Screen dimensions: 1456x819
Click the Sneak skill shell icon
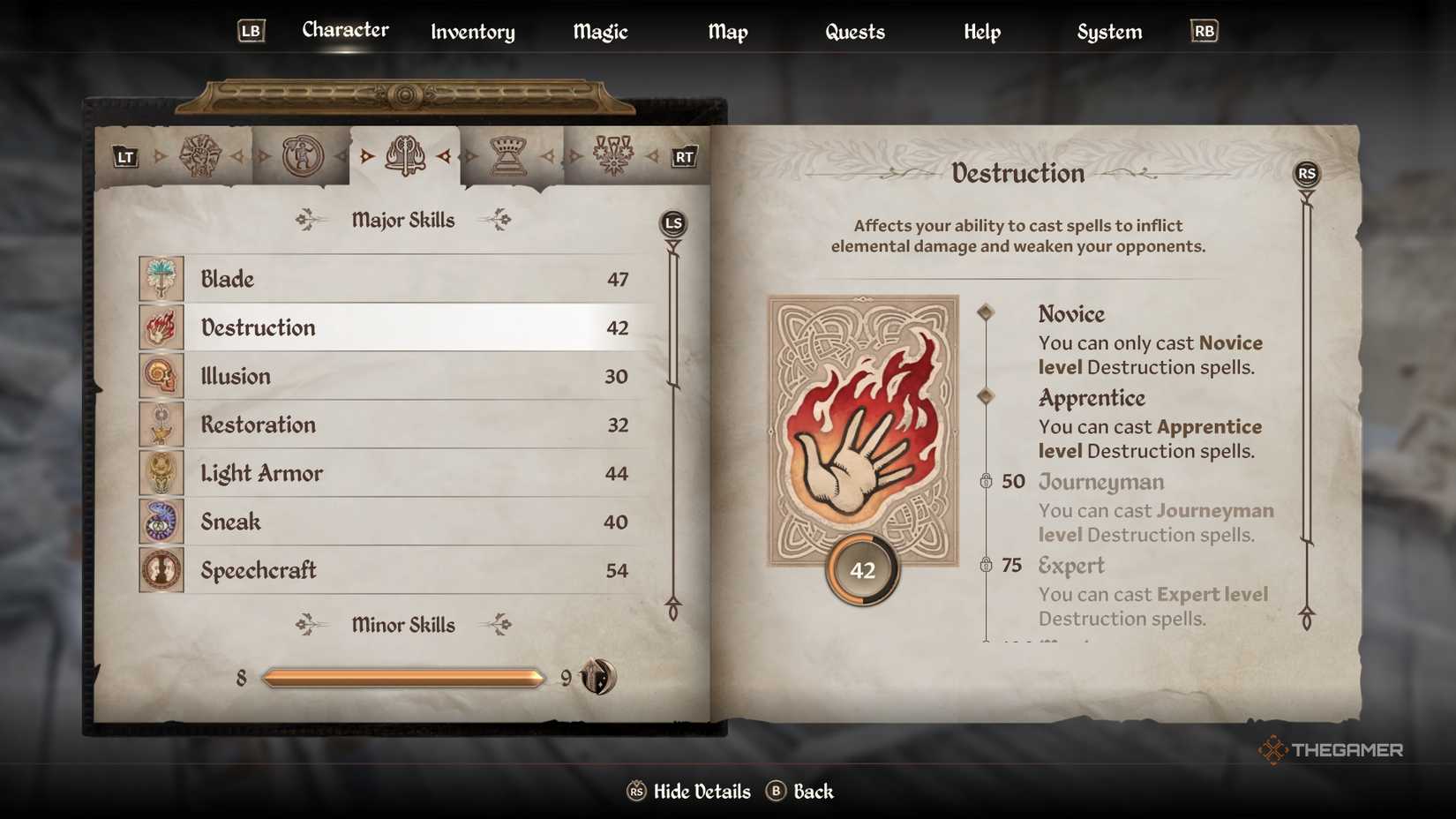pyautogui.click(x=161, y=521)
